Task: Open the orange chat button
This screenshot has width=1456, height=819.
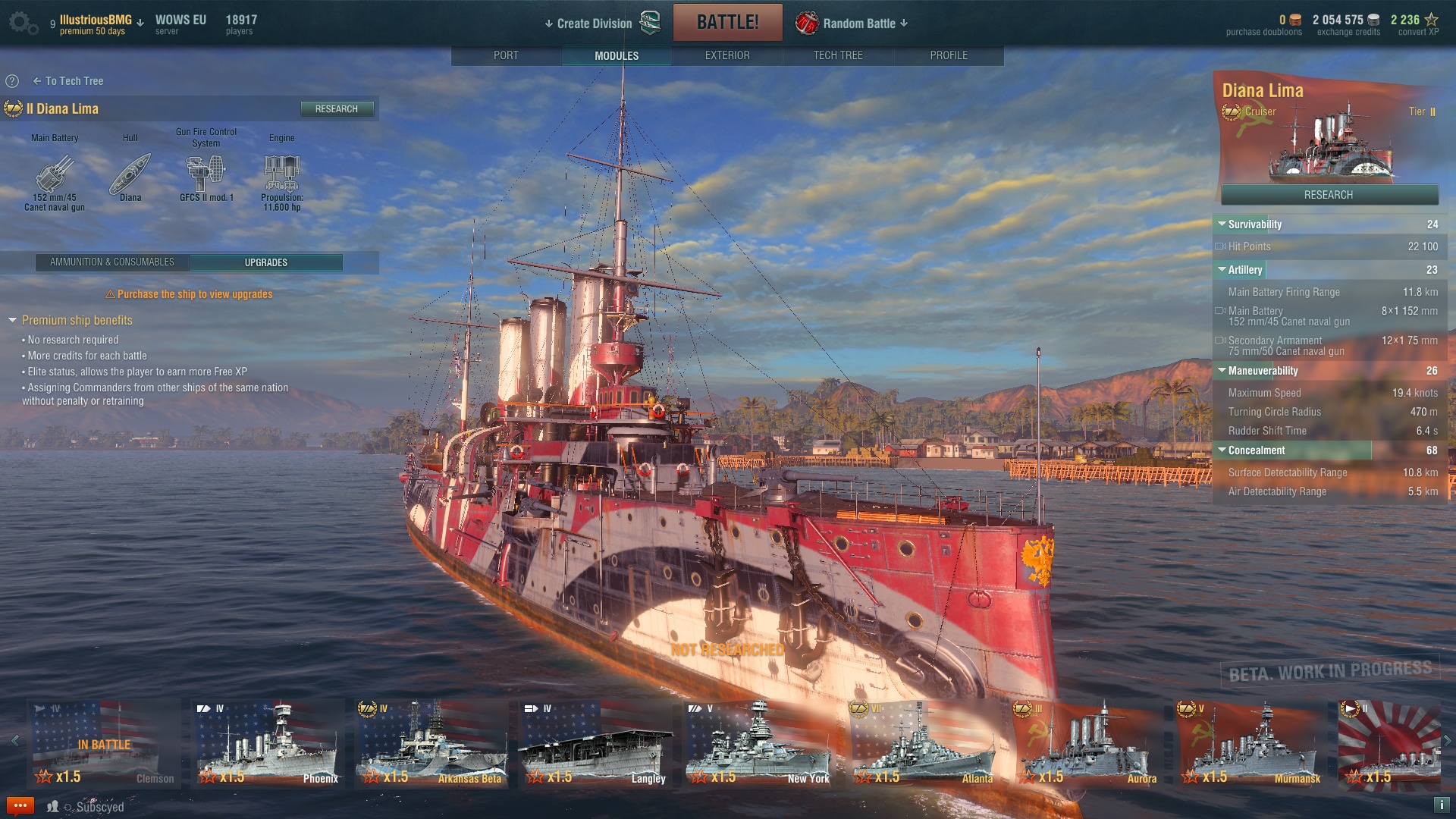Action: click(20, 805)
